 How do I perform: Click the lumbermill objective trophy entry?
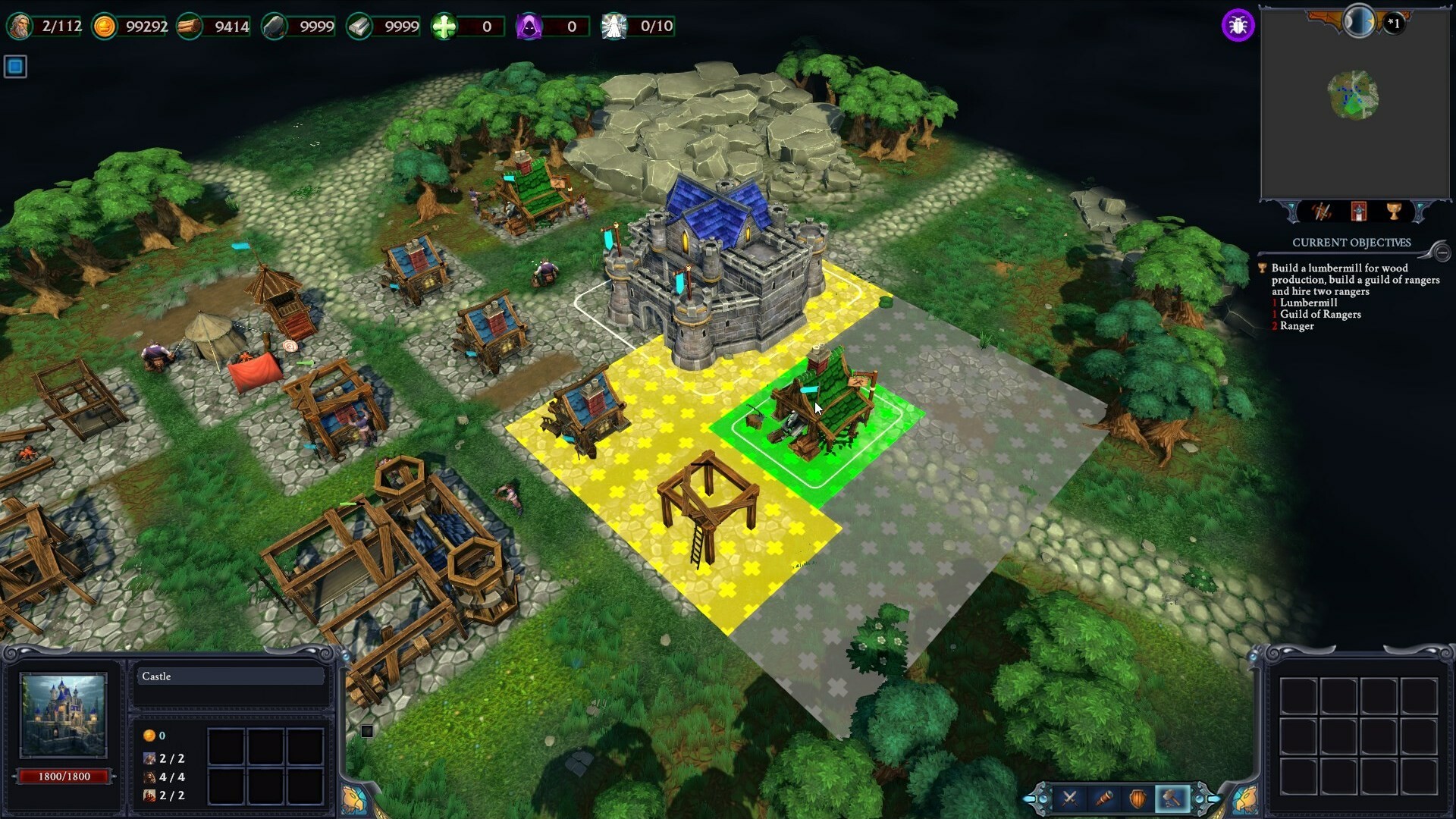pyautogui.click(x=1263, y=268)
